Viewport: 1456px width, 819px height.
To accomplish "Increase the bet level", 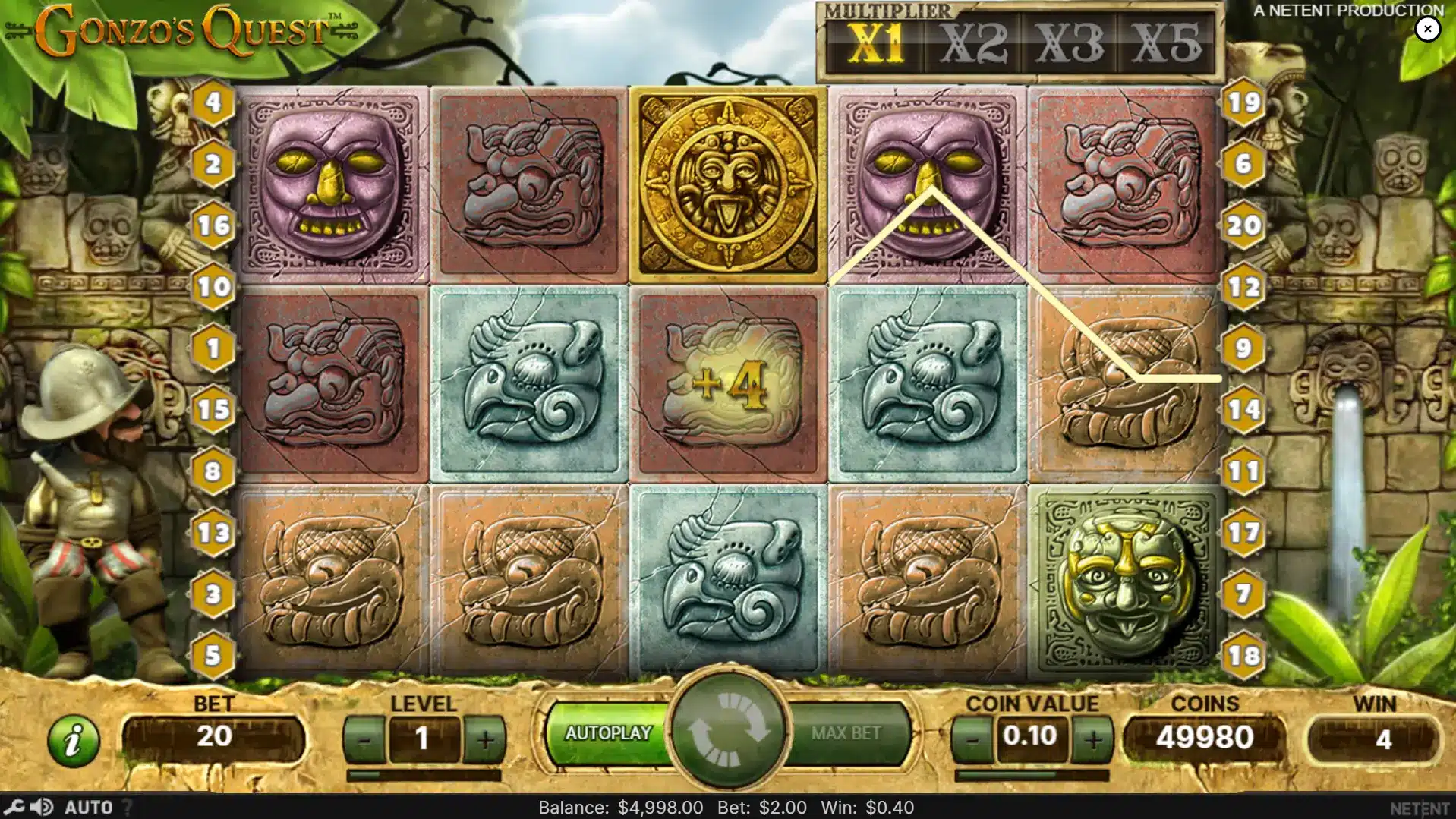I will (x=484, y=739).
